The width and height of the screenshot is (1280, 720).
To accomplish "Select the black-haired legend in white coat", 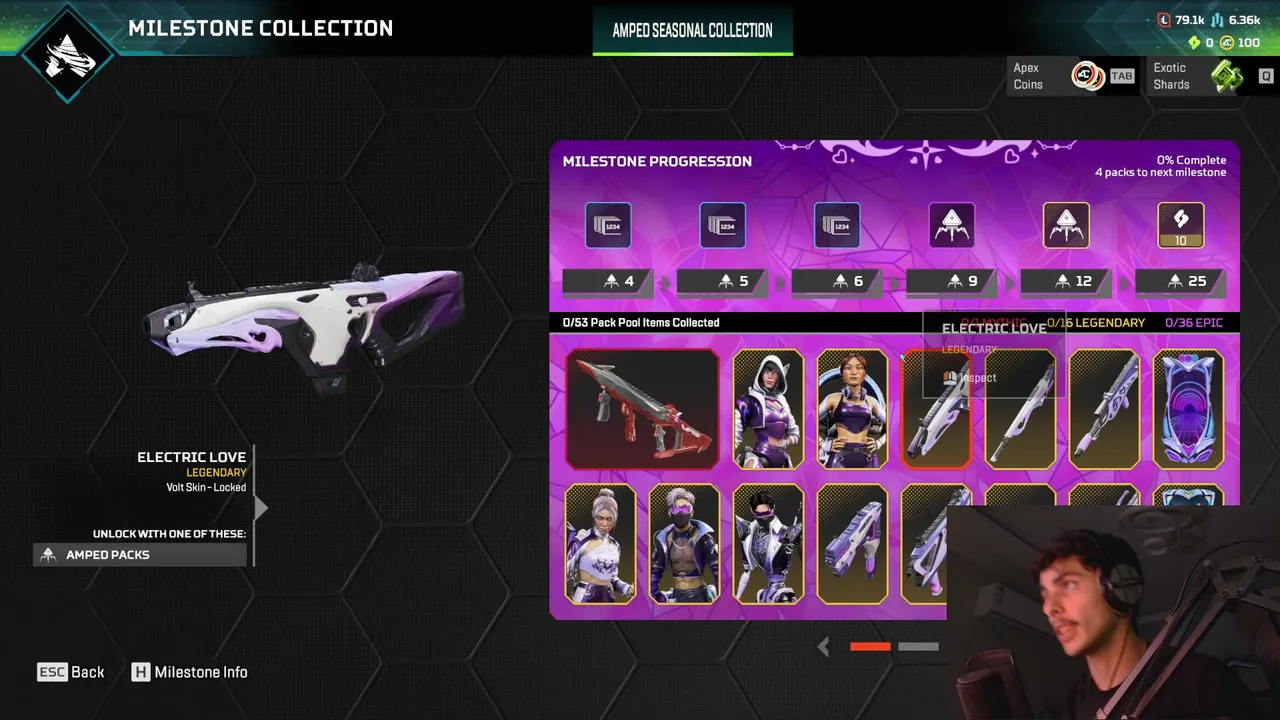I will 768,544.
